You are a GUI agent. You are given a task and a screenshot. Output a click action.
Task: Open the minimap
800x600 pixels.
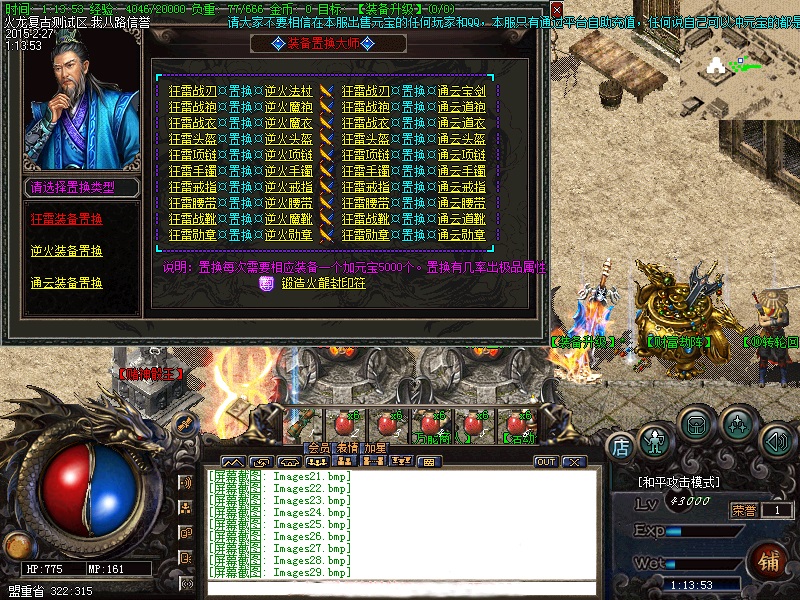tap(740, 65)
